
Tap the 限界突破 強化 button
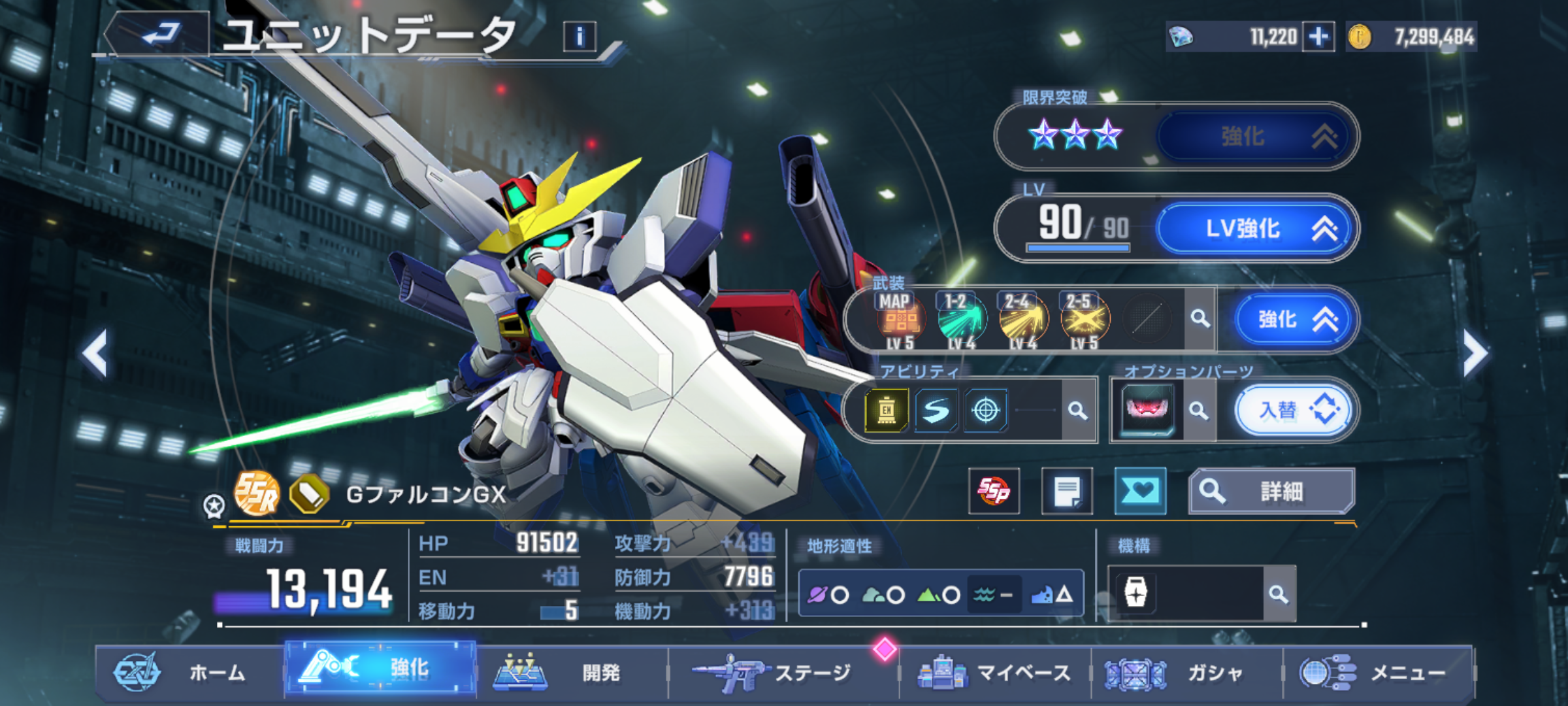coord(1254,137)
